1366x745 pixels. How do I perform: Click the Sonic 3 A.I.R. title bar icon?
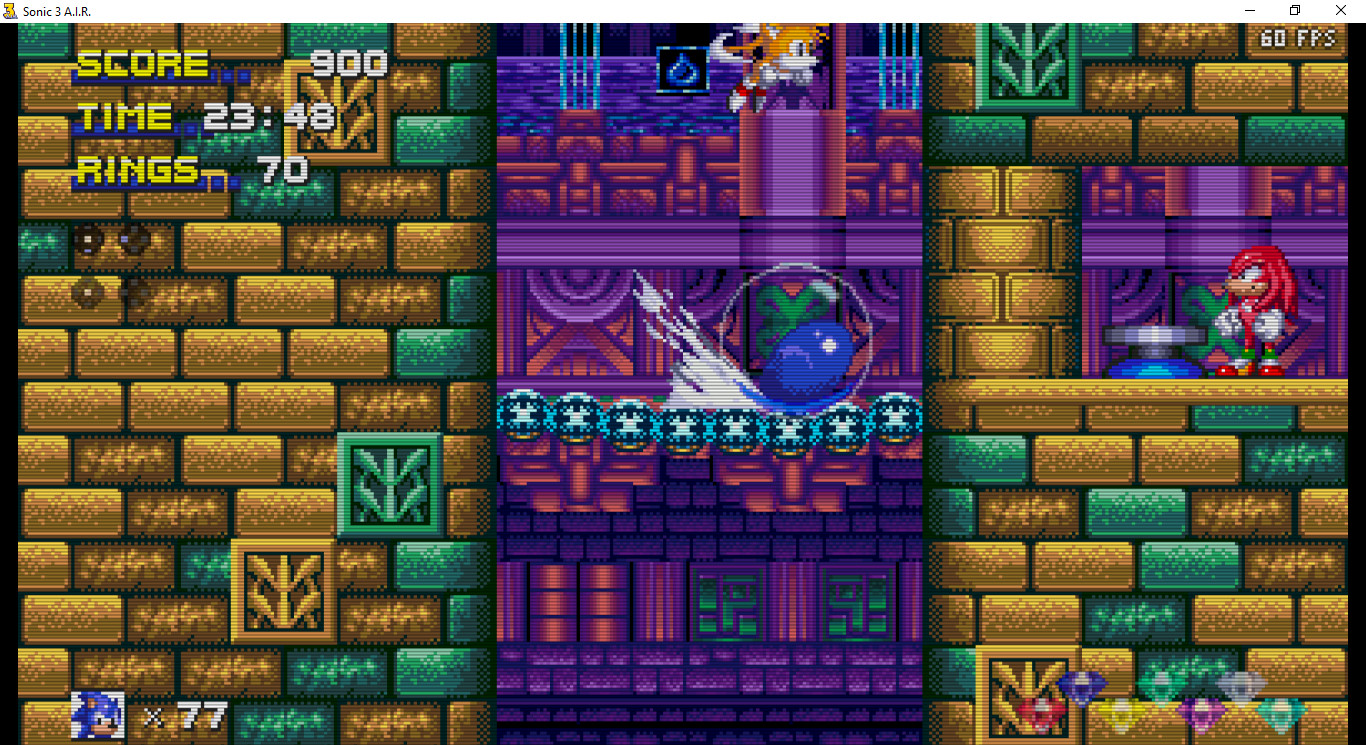[x=13, y=10]
